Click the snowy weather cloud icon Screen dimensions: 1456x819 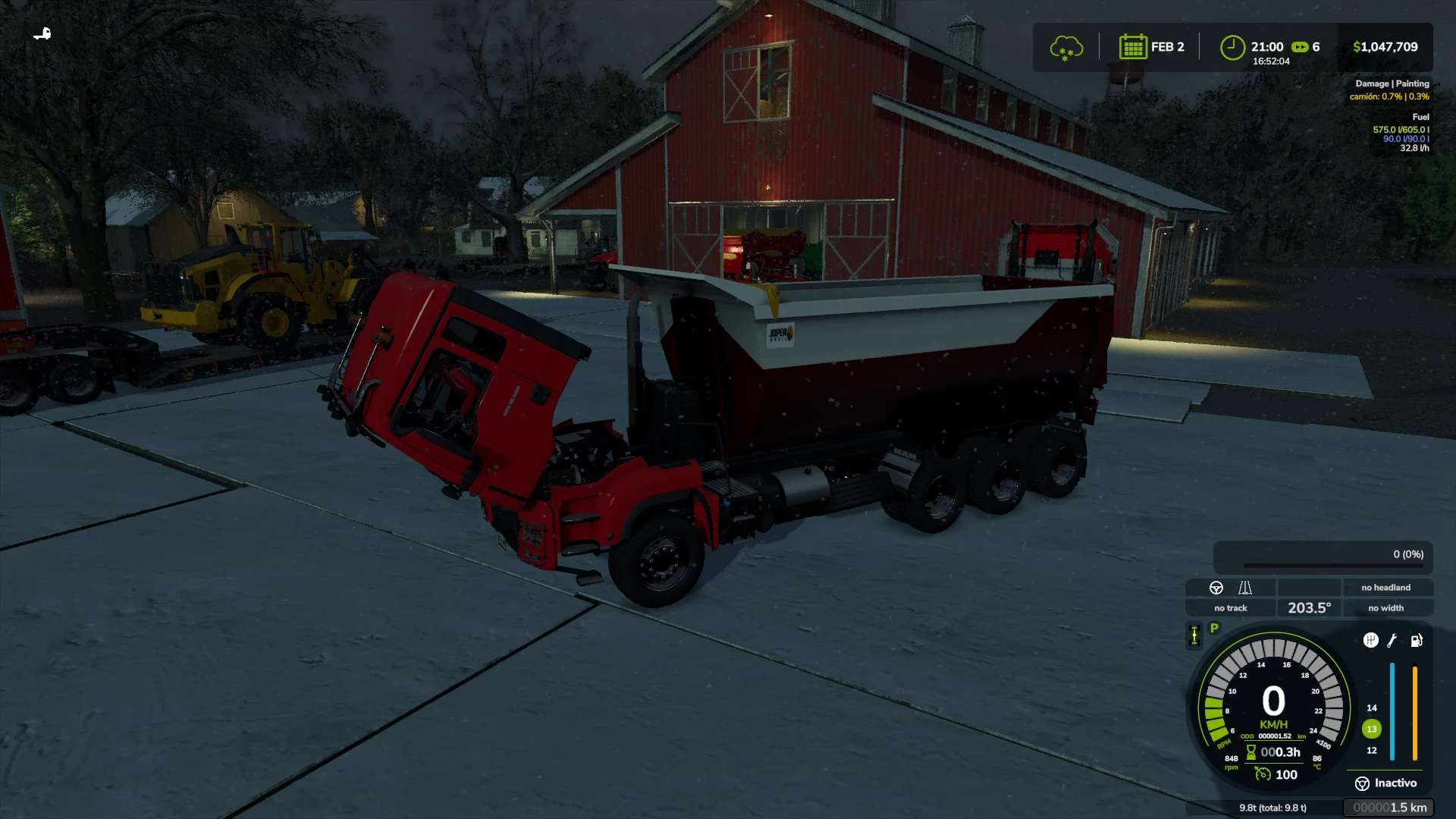[x=1065, y=48]
